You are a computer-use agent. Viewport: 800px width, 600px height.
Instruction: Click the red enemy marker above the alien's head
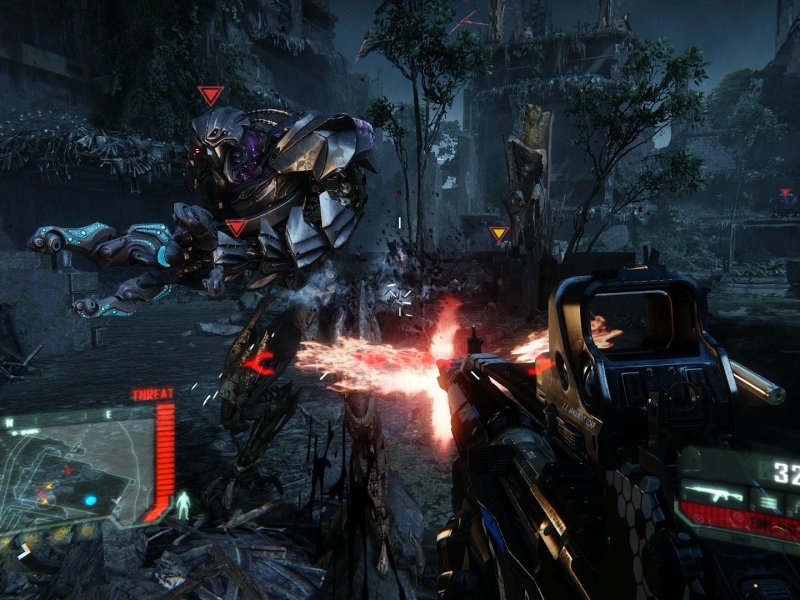(210, 95)
